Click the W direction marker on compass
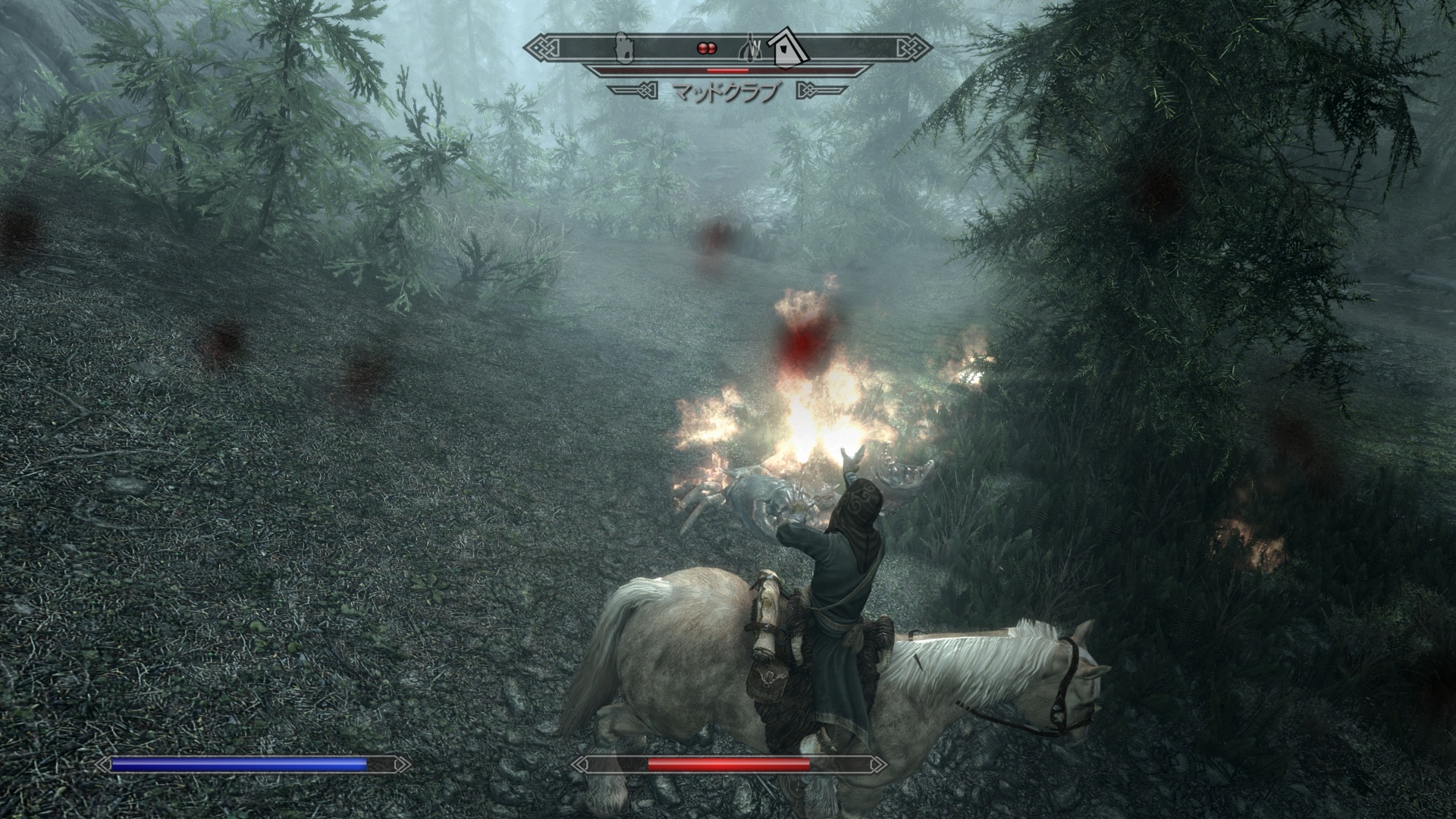 (x=751, y=48)
